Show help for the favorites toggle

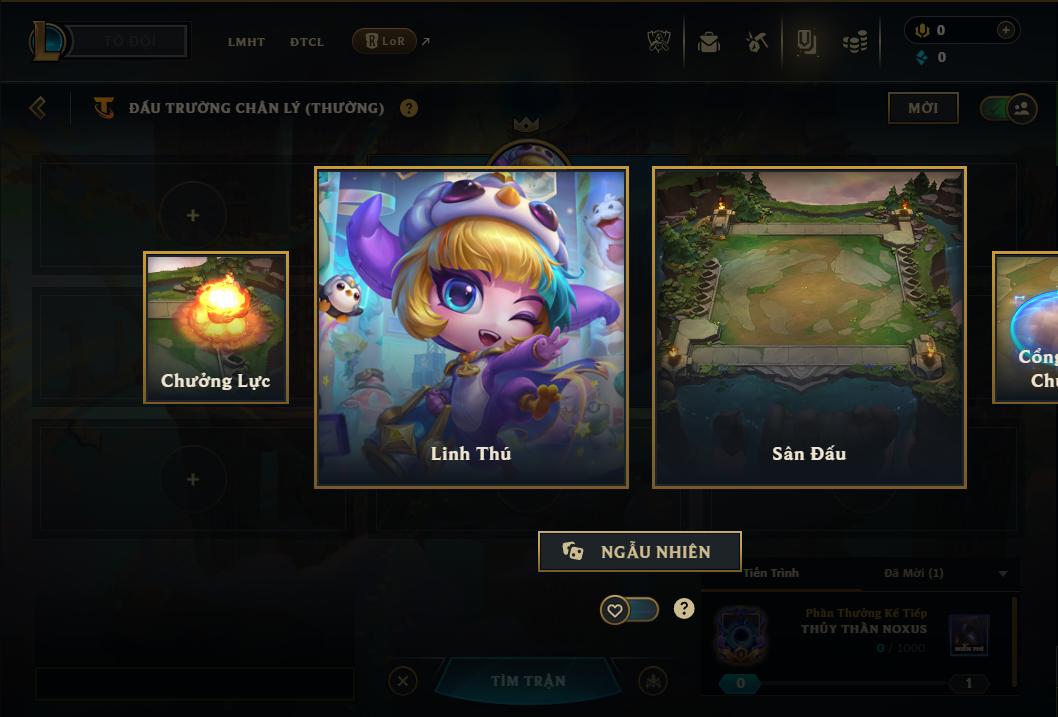[684, 608]
